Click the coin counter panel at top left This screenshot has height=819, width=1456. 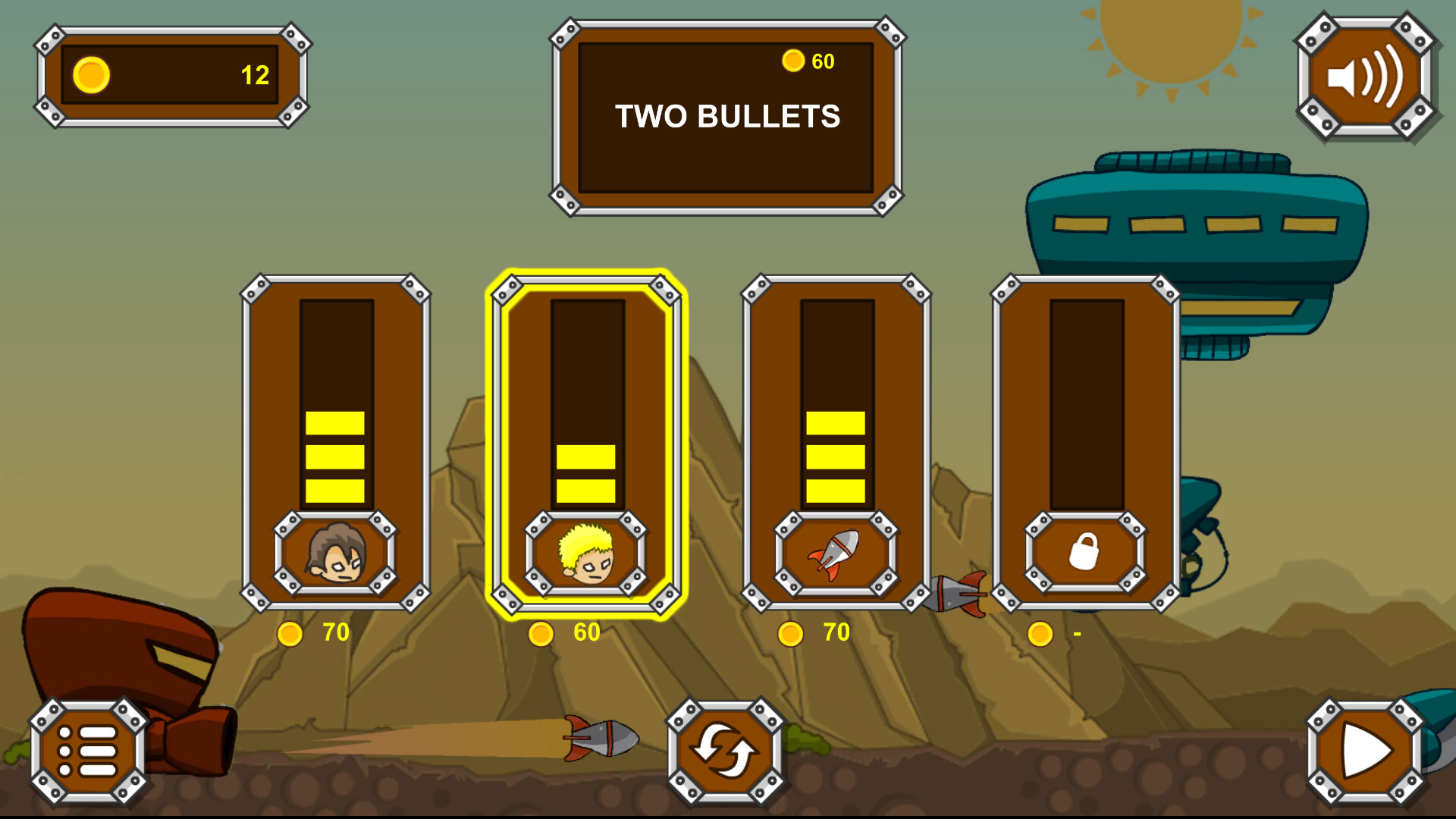click(x=173, y=74)
